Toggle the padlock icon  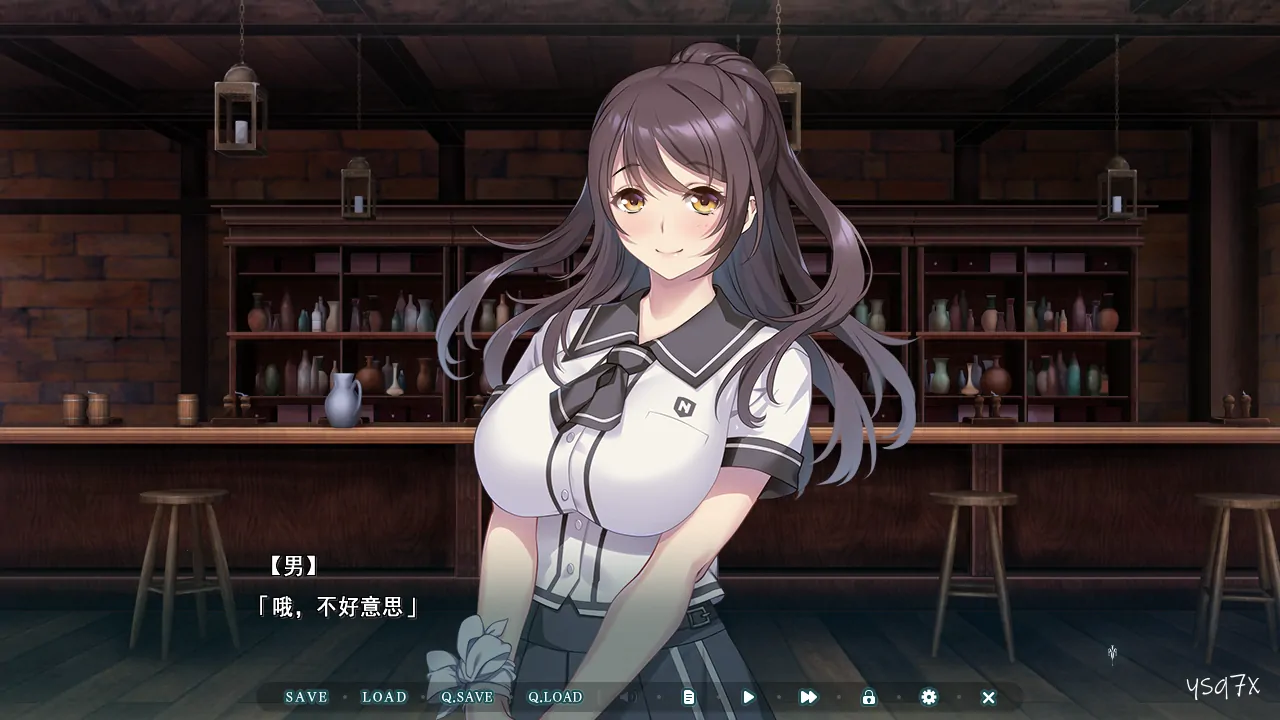pos(868,697)
